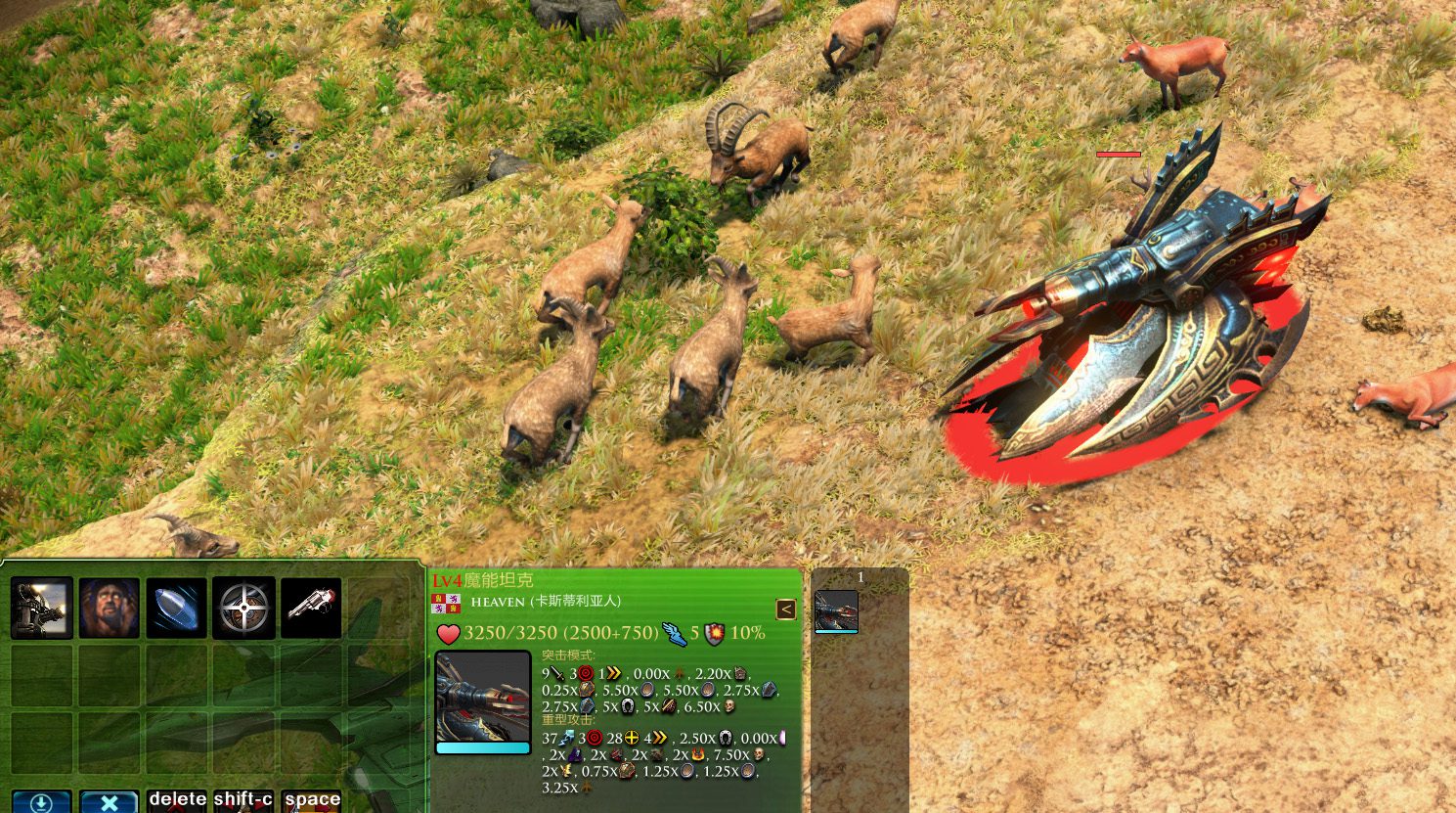The height and width of the screenshot is (813, 1456).
Task: Activate the command labeled shift-c
Action: 243,801
